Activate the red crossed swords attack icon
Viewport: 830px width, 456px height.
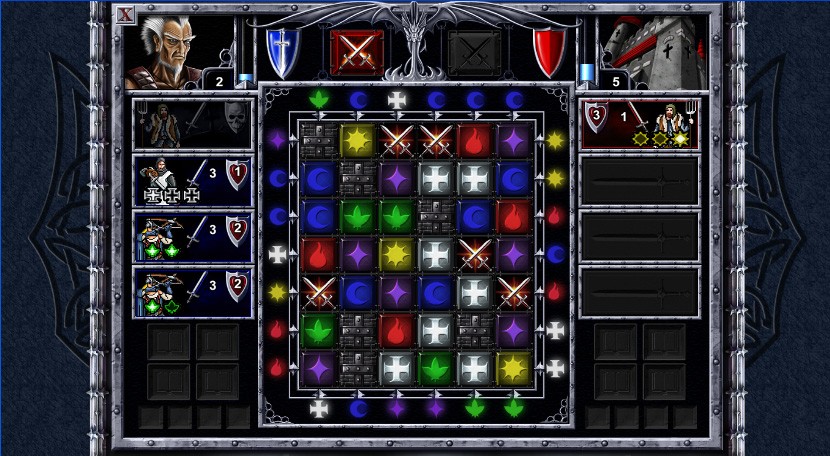(356, 51)
